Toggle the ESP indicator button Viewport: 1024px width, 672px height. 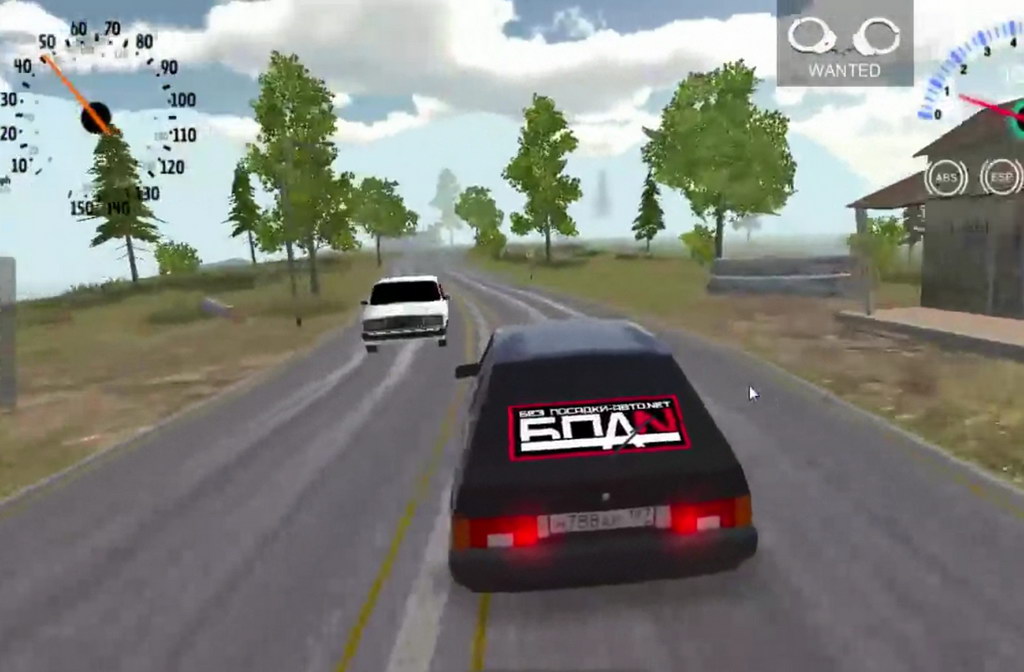[1001, 177]
